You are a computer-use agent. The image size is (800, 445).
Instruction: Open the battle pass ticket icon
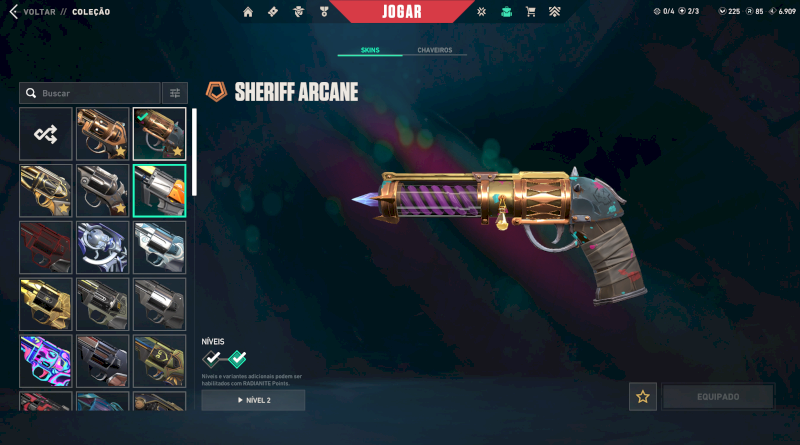coord(273,12)
